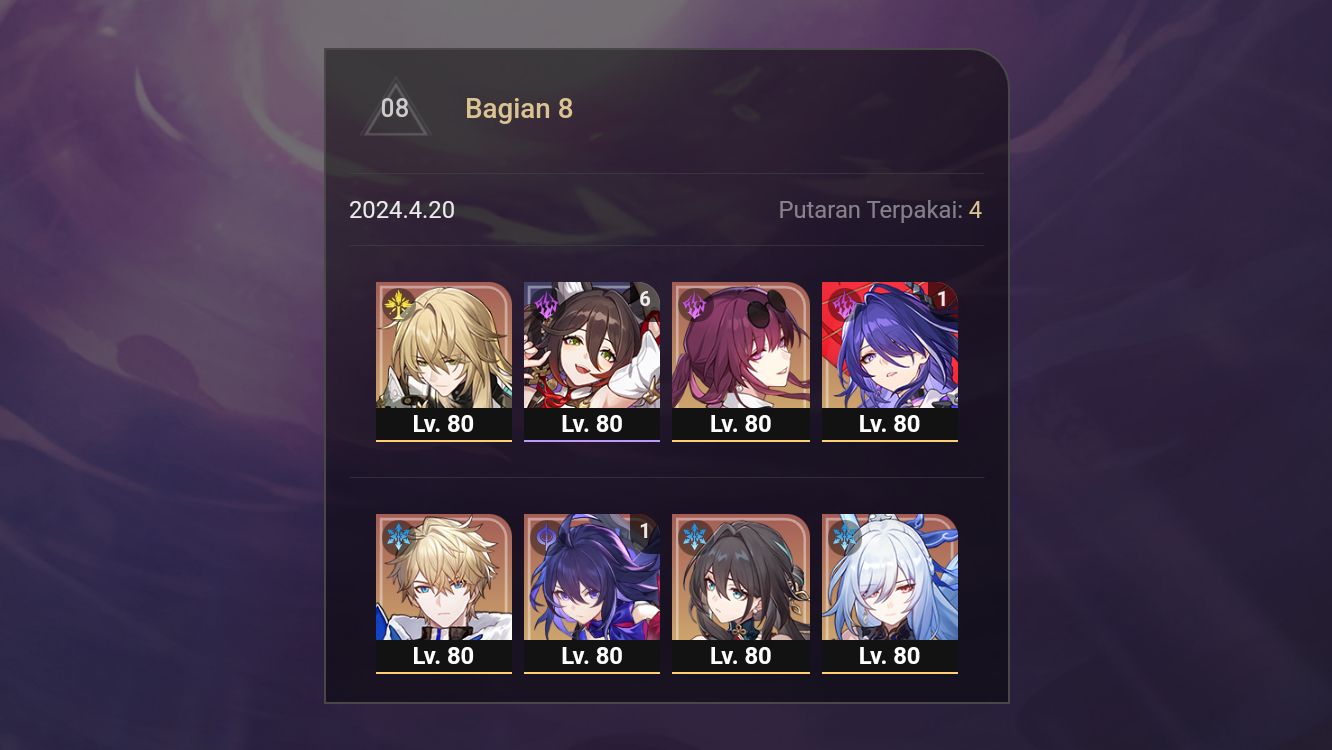
Task: Click the Bagian 8 stage title
Action: [x=519, y=108]
